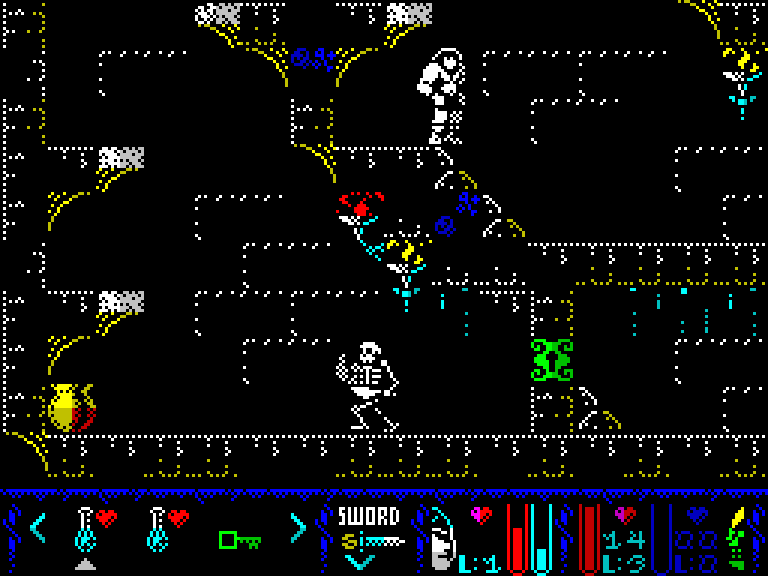Pick the green key in the inventory
This screenshot has height=576, width=768.
coord(240,540)
